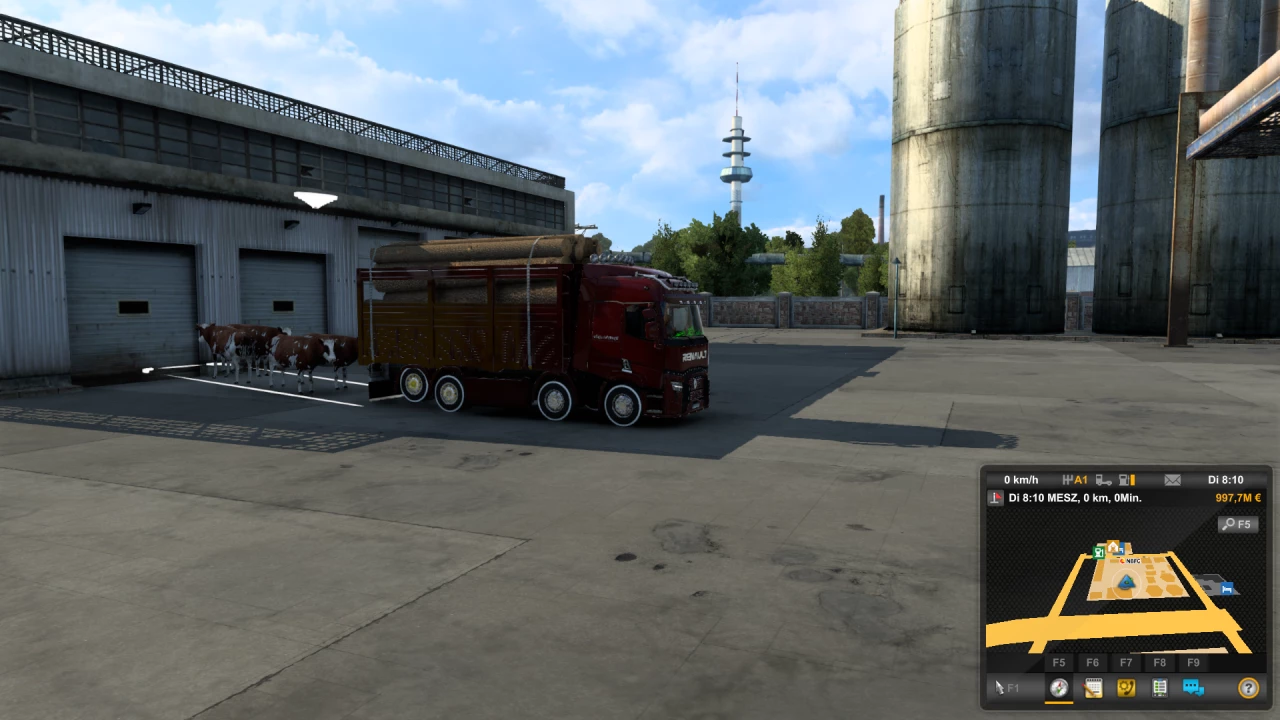Viewport: 1280px width, 720px height.
Task: Toggle map zoom with the F5 magnifier
Action: pyautogui.click(x=1237, y=524)
